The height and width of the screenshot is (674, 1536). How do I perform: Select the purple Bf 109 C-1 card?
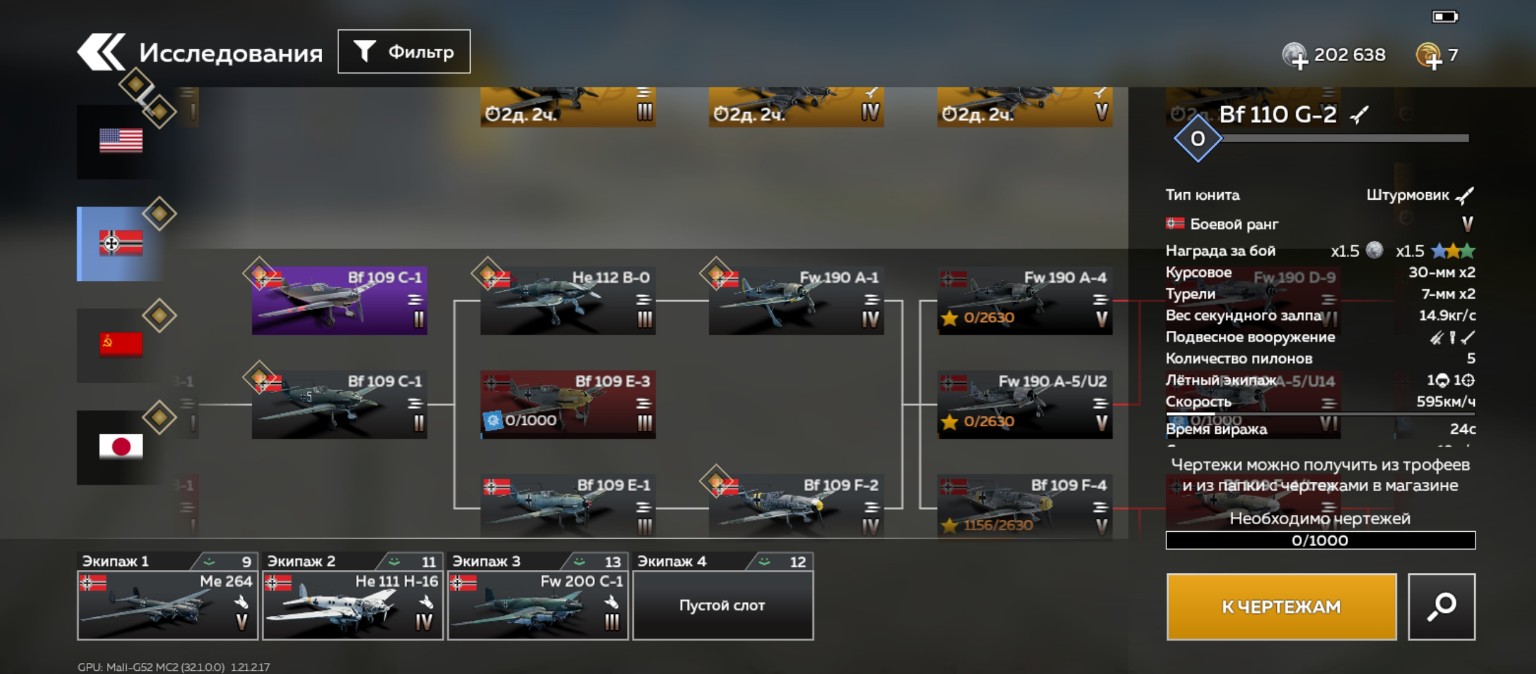[340, 300]
